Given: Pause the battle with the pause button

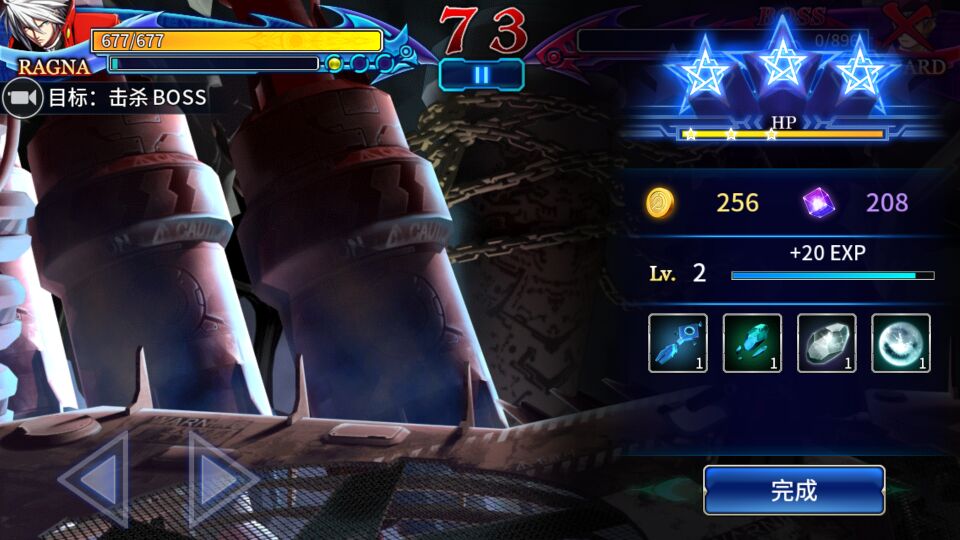Looking at the screenshot, I should [481, 74].
